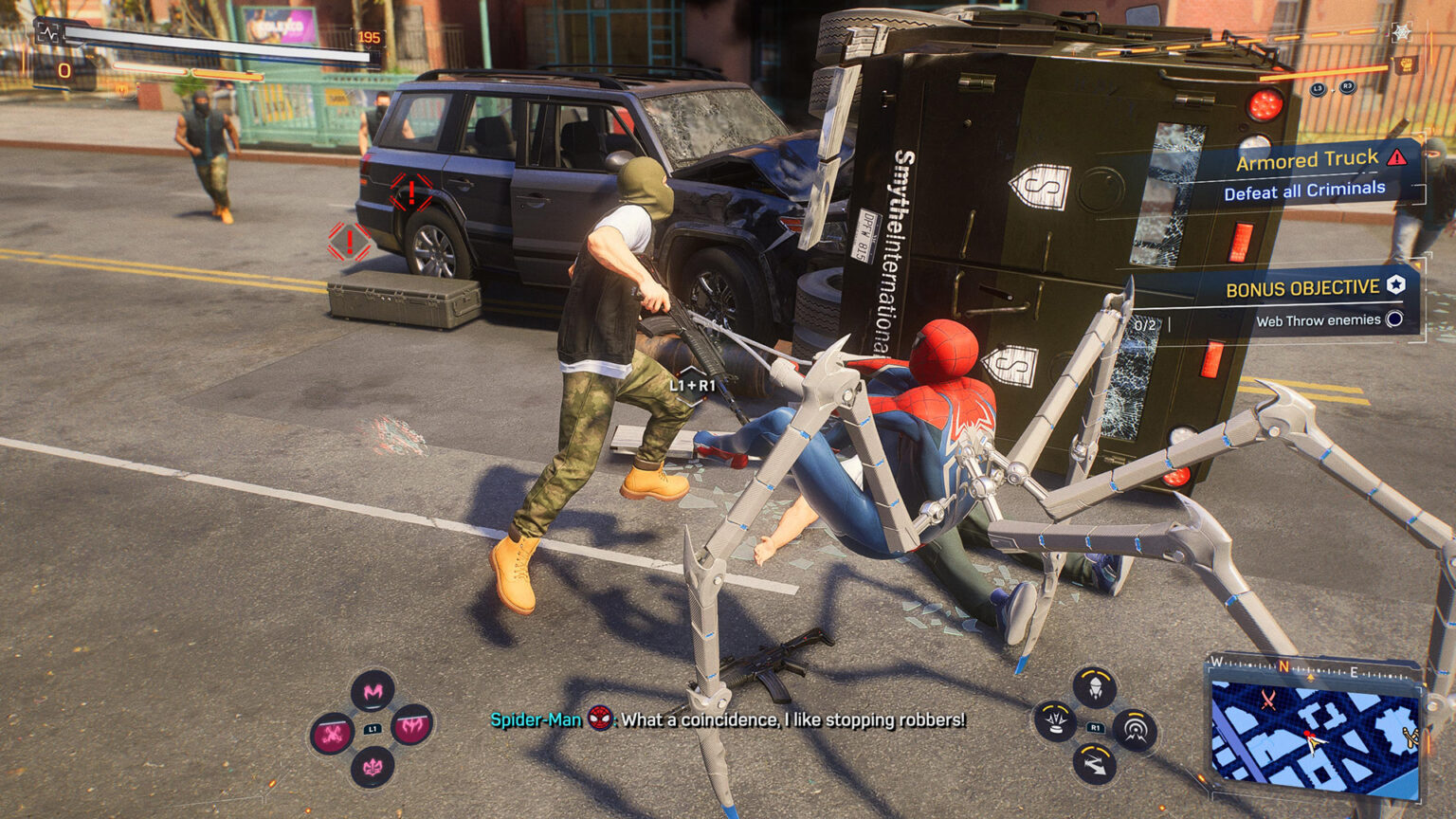Activate the right pink spider-legs ability
This screenshot has width=1456, height=819.
[x=412, y=727]
